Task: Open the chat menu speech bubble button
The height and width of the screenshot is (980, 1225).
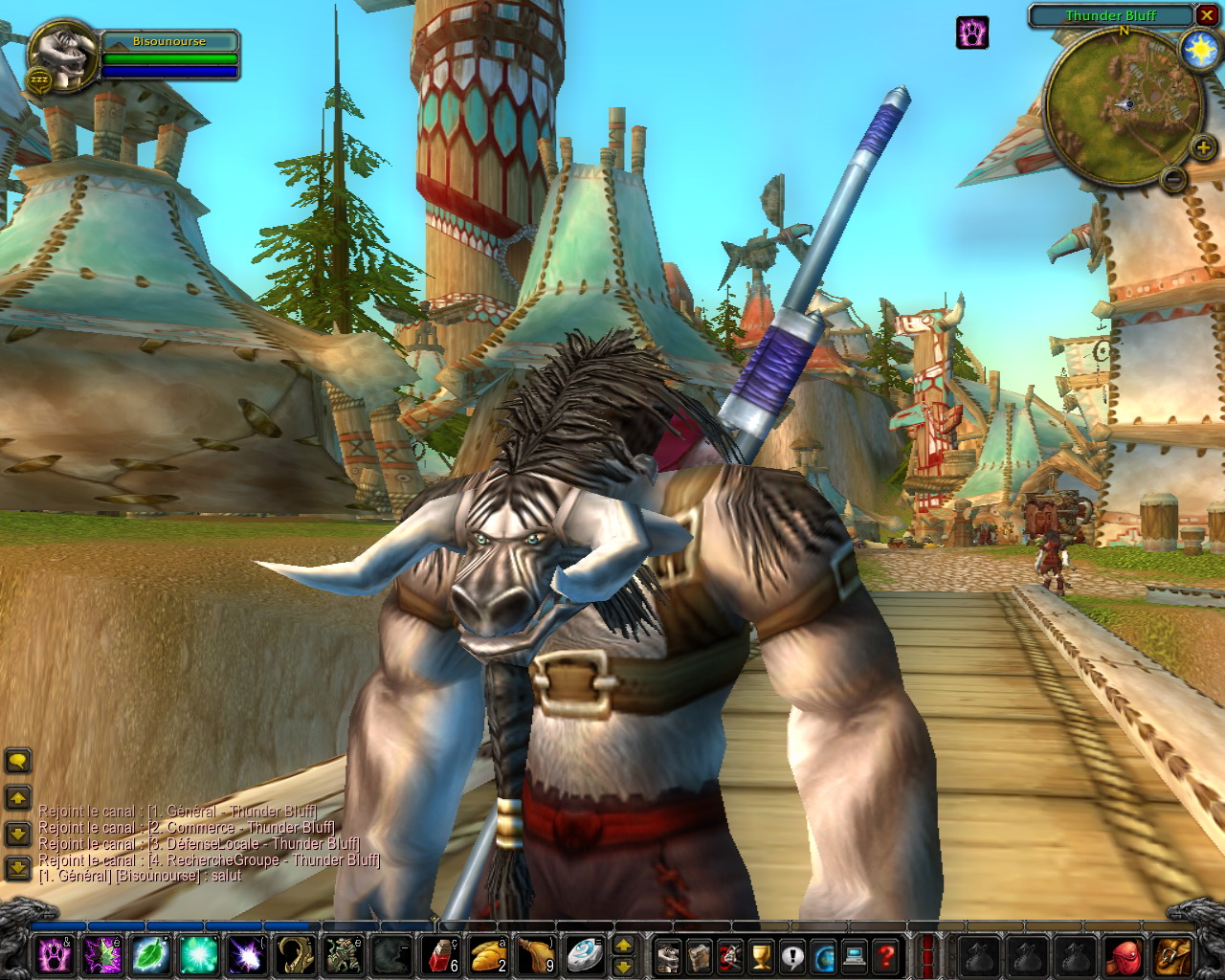Action: pos(18,762)
